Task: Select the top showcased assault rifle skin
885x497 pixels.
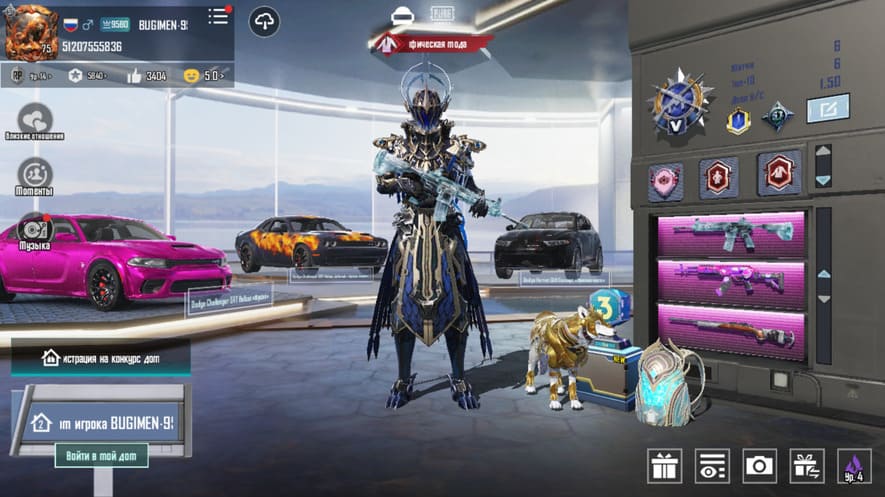Action: pos(731,234)
